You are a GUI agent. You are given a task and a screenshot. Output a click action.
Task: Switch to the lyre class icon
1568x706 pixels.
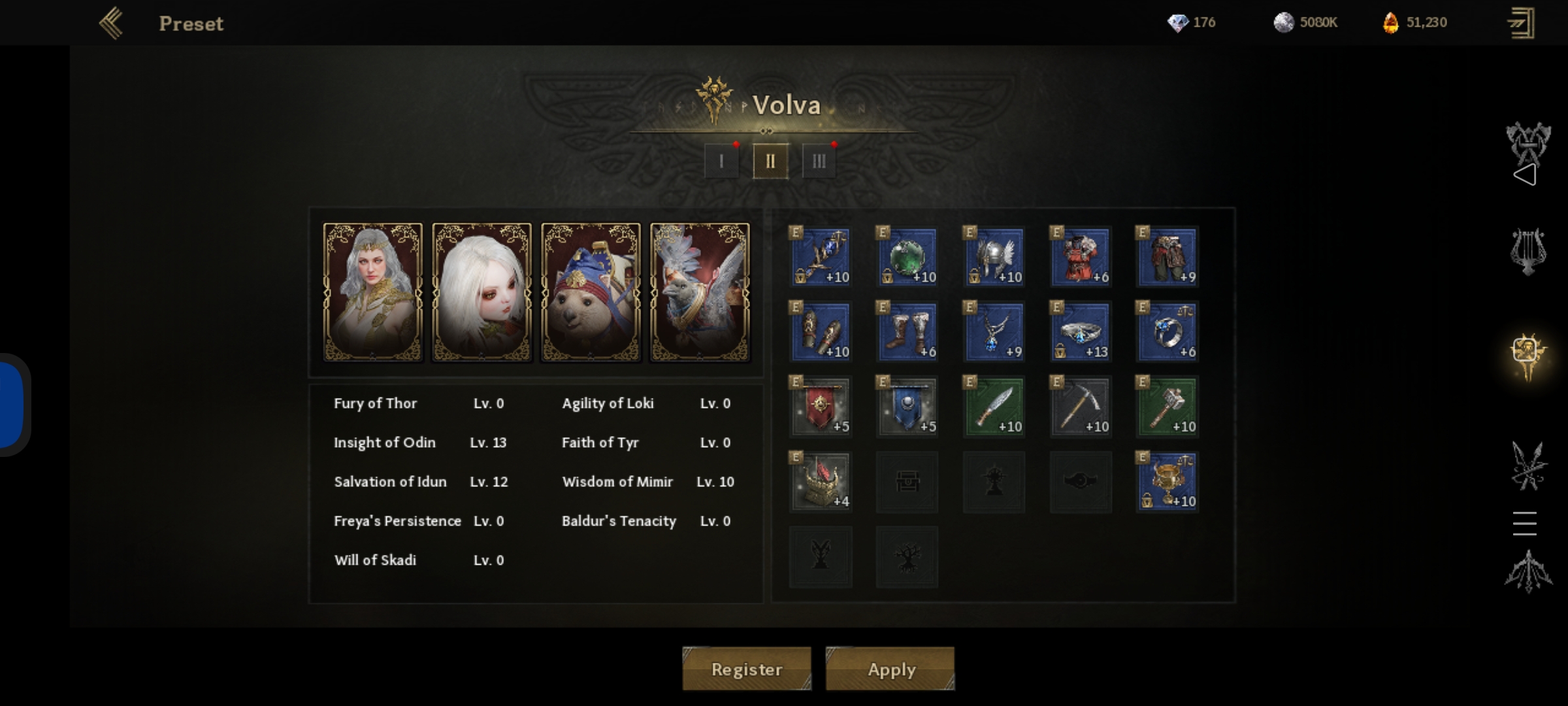1528,251
